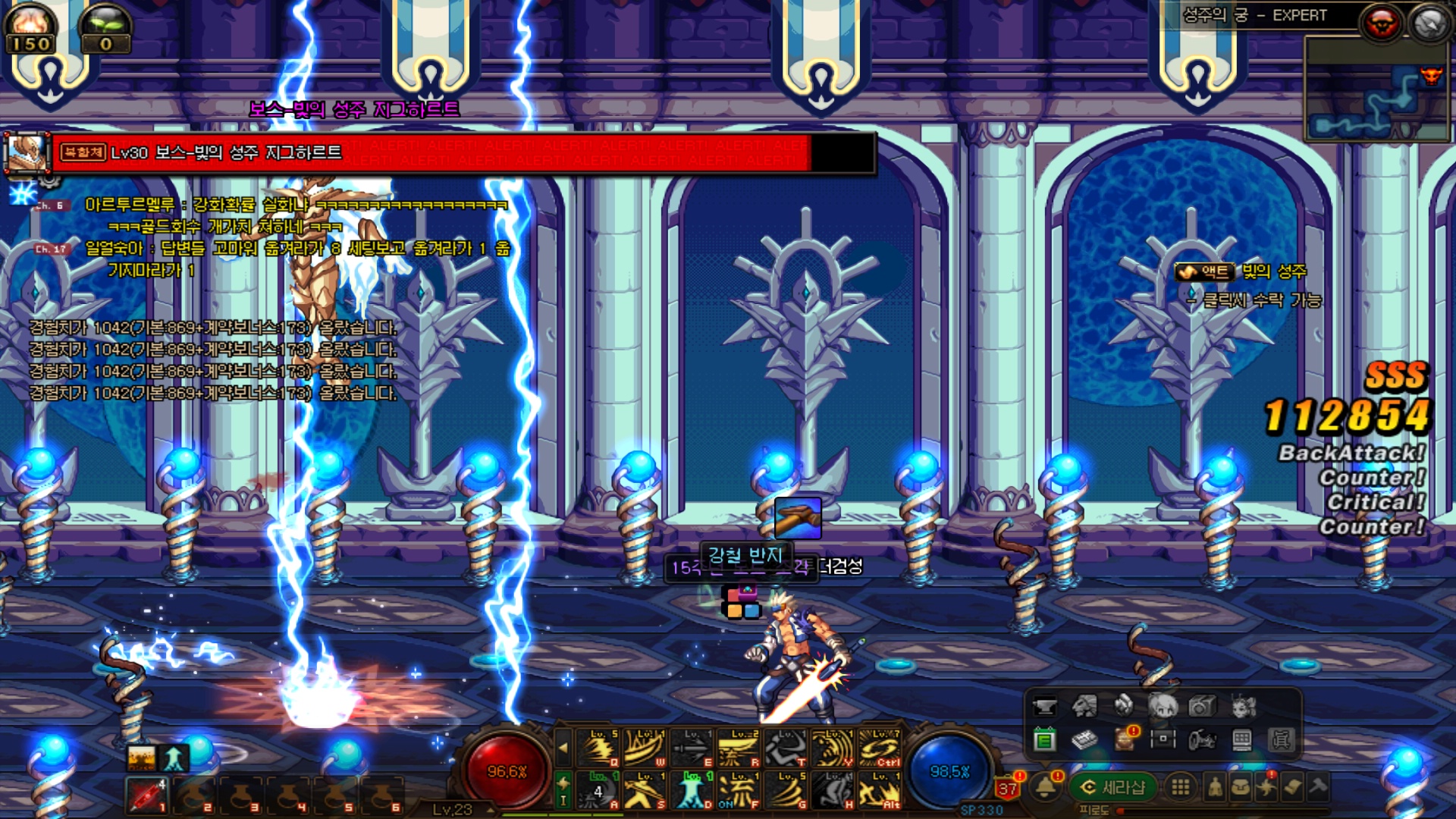Toggle the F-key stance skill marked ON
The width and height of the screenshot is (1456, 819).
pos(739,790)
